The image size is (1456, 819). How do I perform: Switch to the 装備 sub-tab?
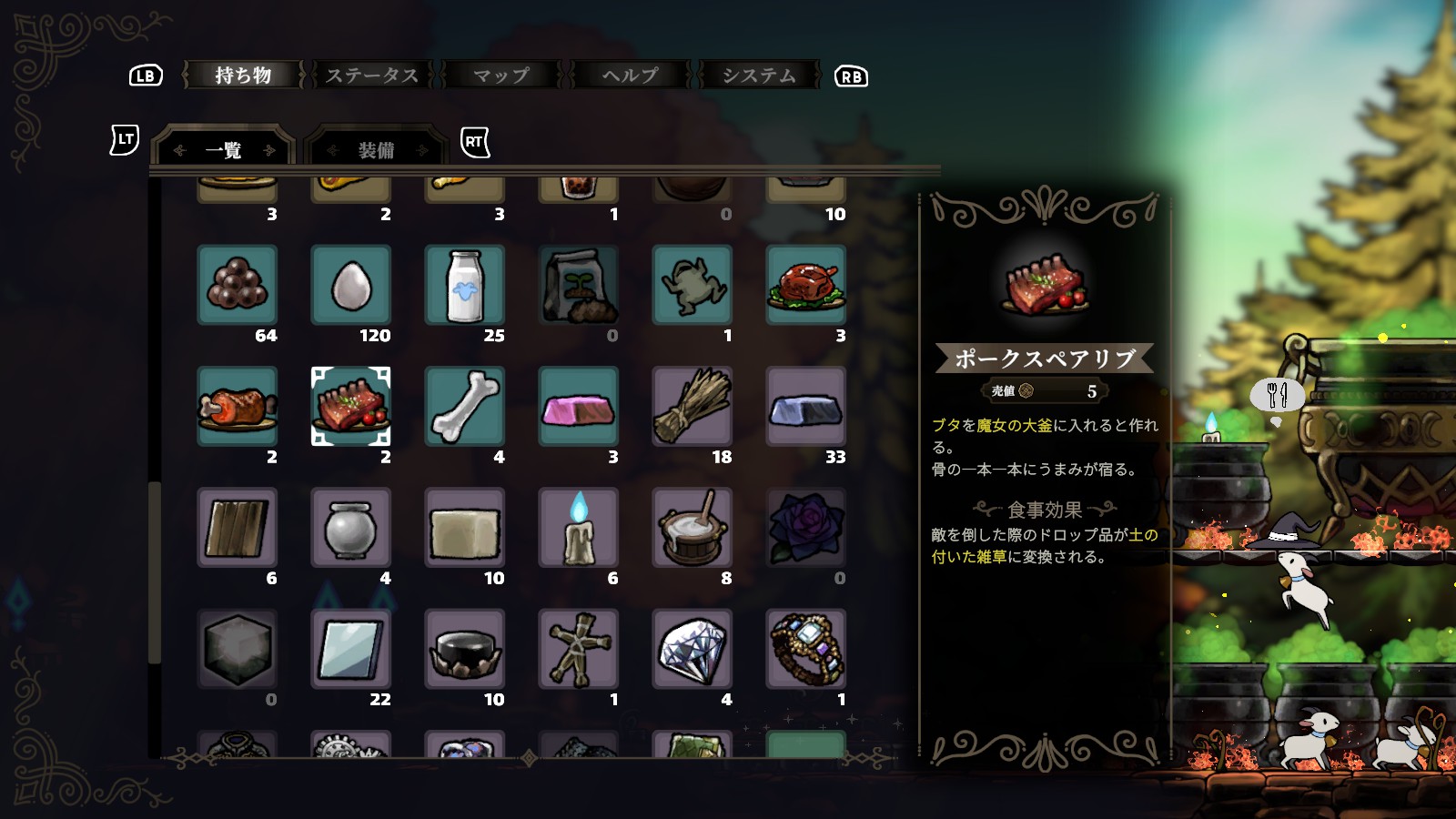[376, 150]
